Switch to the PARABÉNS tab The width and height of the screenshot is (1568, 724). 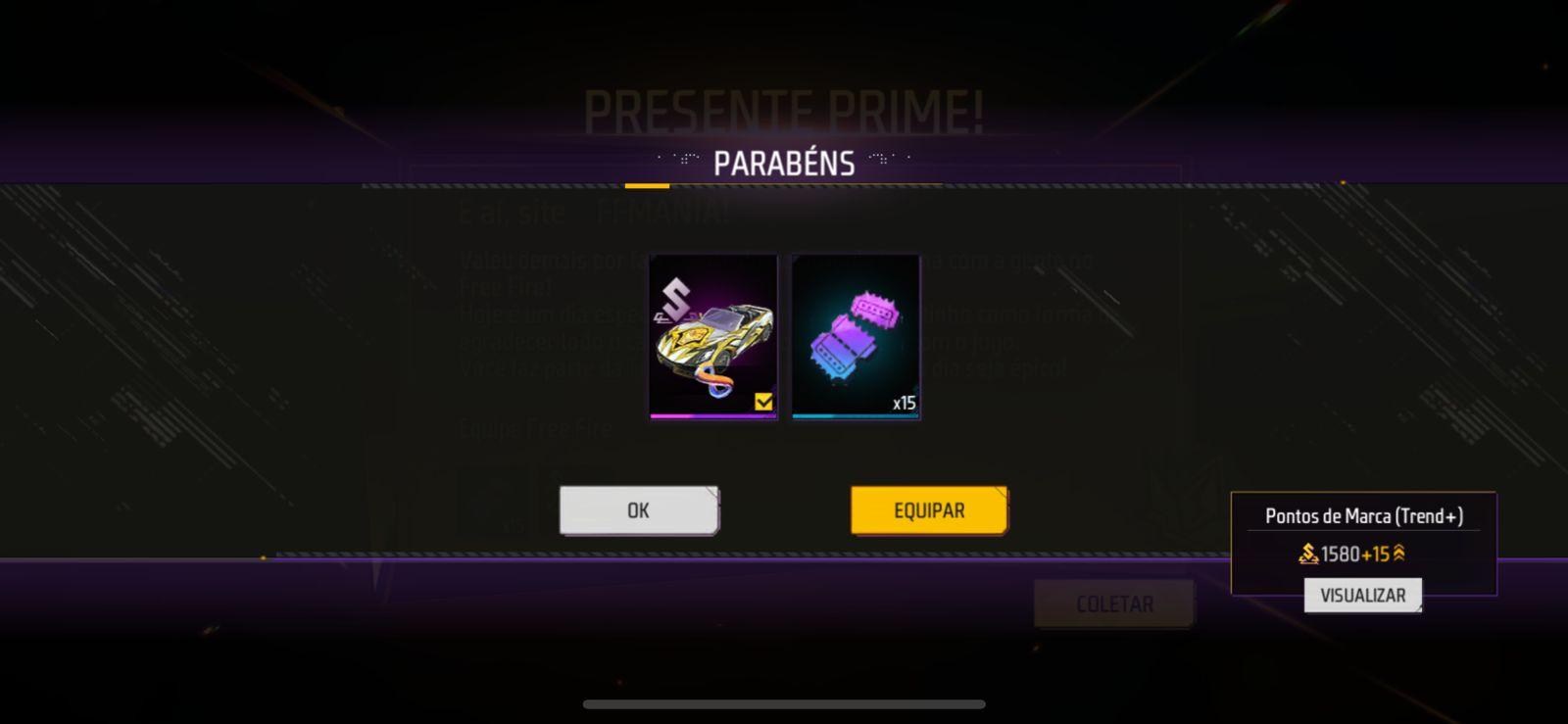pyautogui.click(x=784, y=162)
